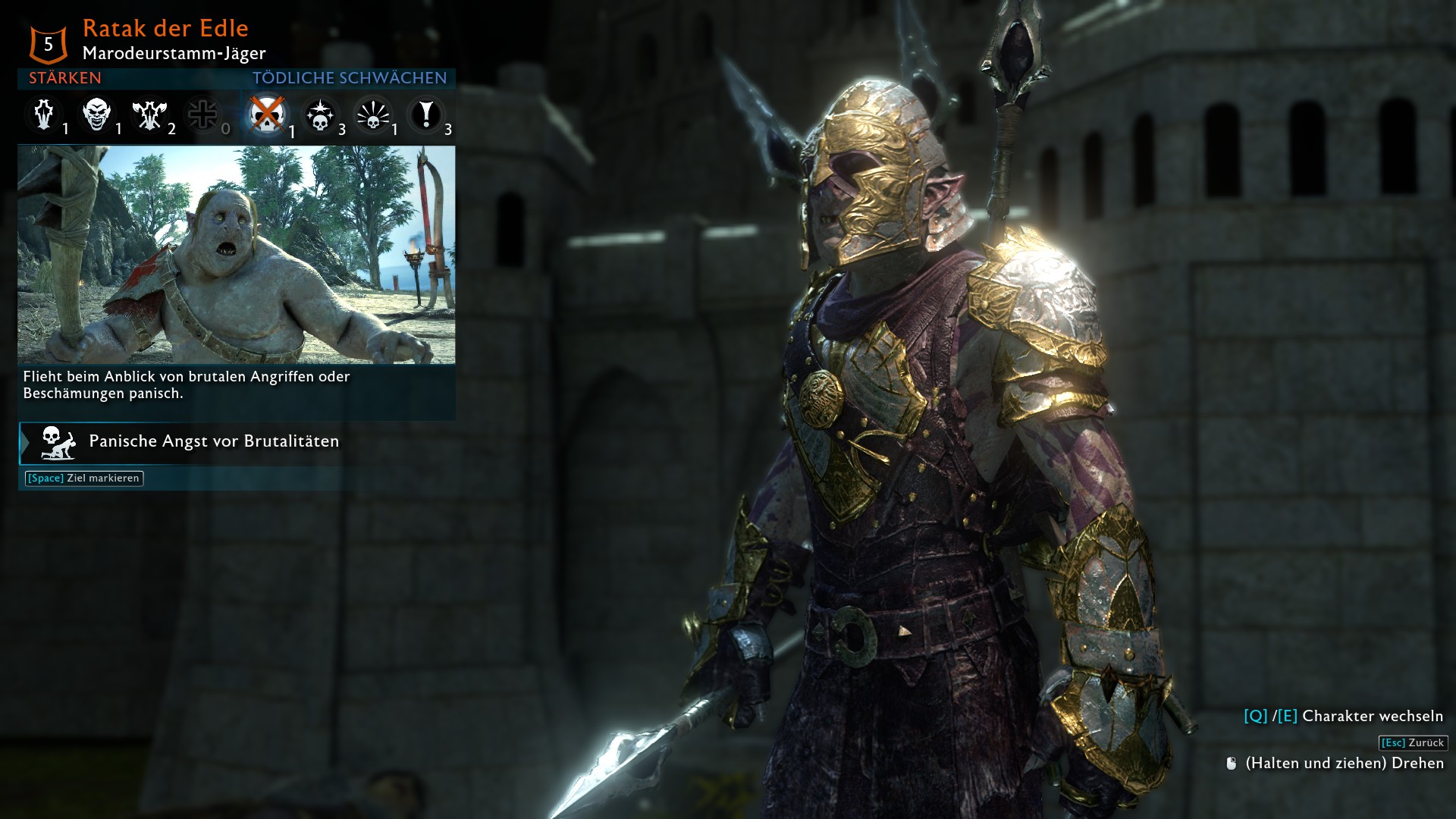Open the fanged orc face strength category

[97, 115]
